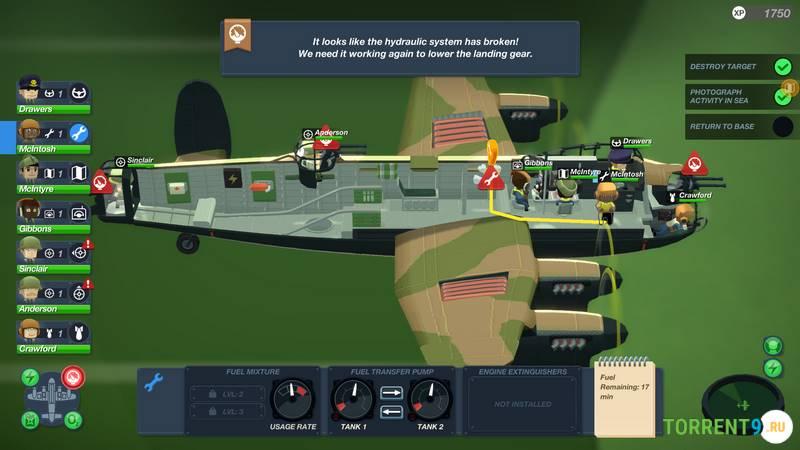Select crew member Drawers portrait
The image size is (800, 450).
(32, 91)
